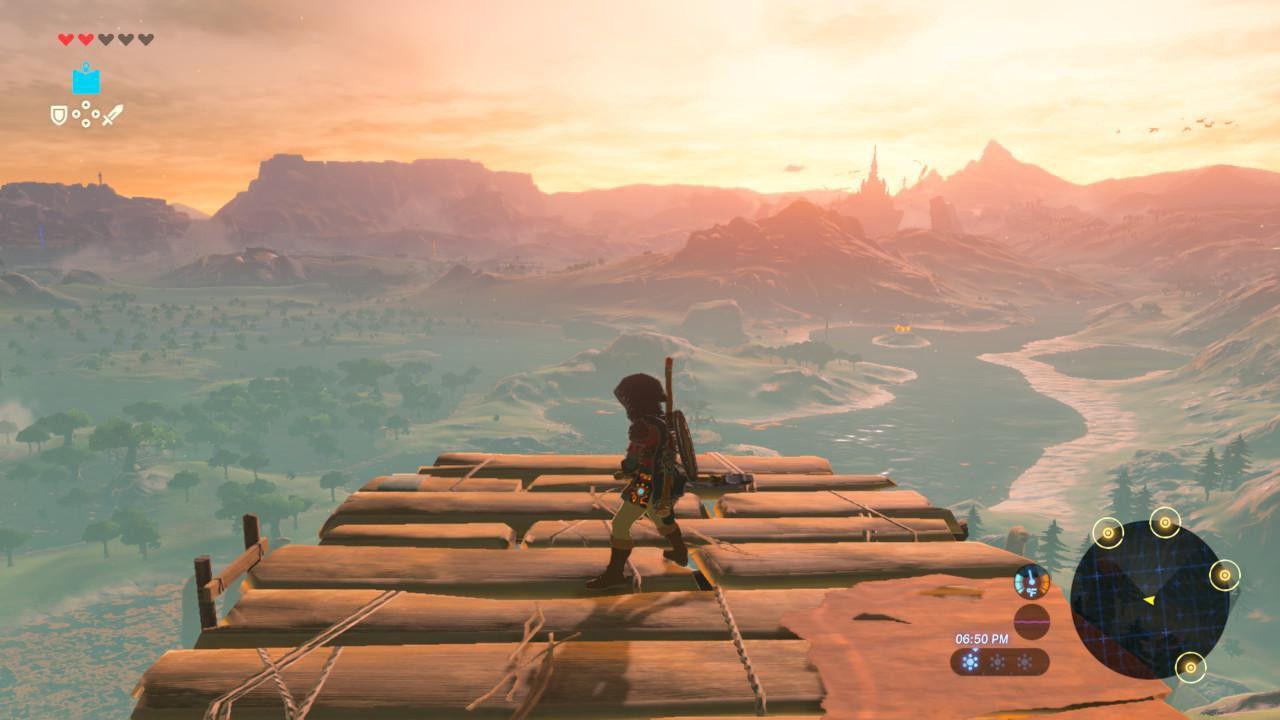Choose the sword weapon icon

pos(112,115)
